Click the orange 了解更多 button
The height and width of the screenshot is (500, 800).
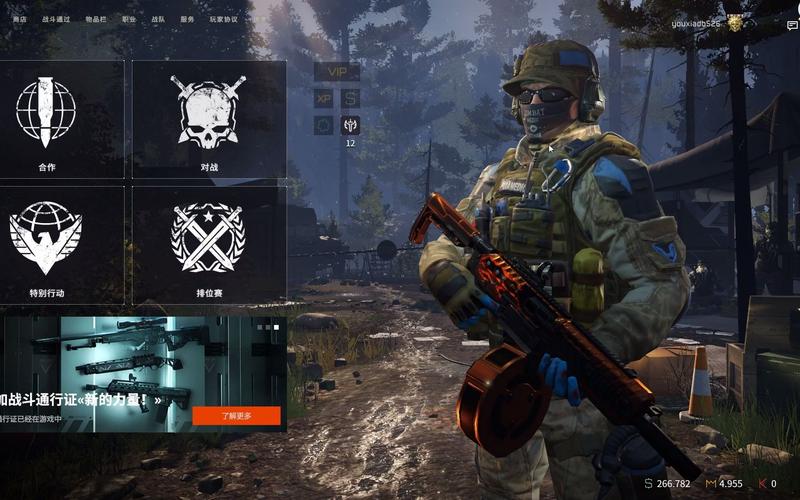coord(236,415)
